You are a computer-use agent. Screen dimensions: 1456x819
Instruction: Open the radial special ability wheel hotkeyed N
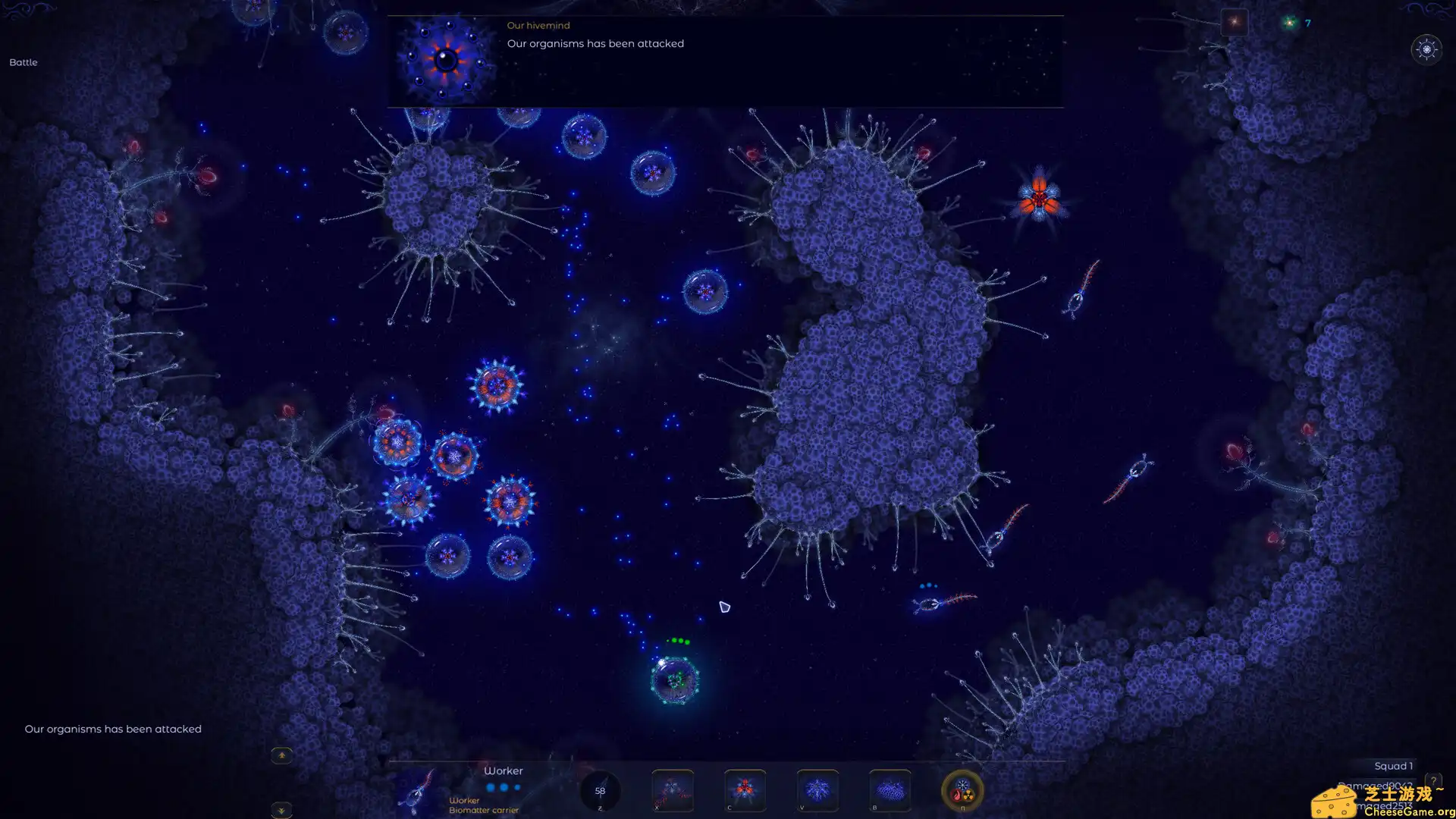point(962,791)
